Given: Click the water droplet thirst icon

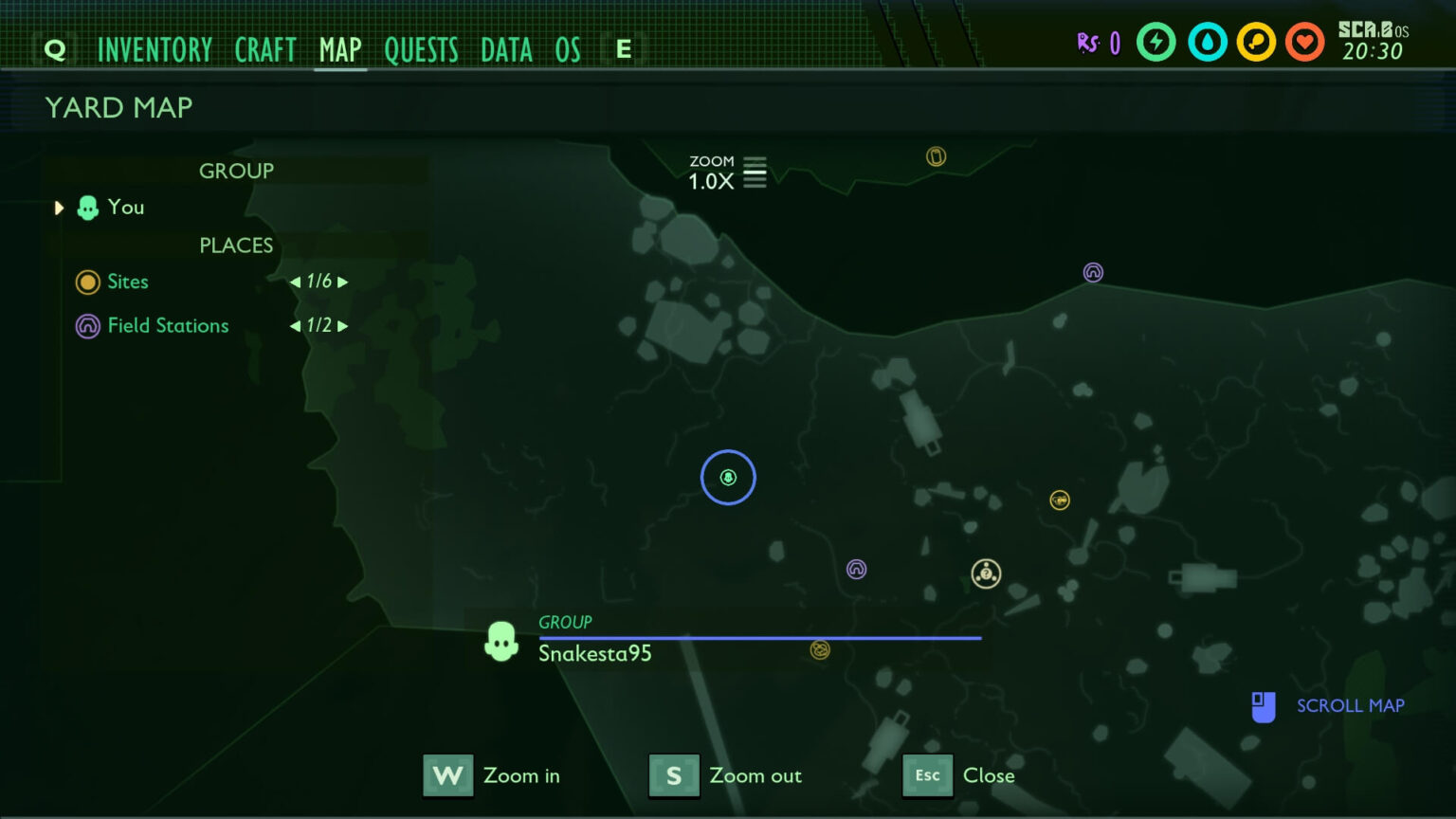Looking at the screenshot, I should tap(1206, 42).
